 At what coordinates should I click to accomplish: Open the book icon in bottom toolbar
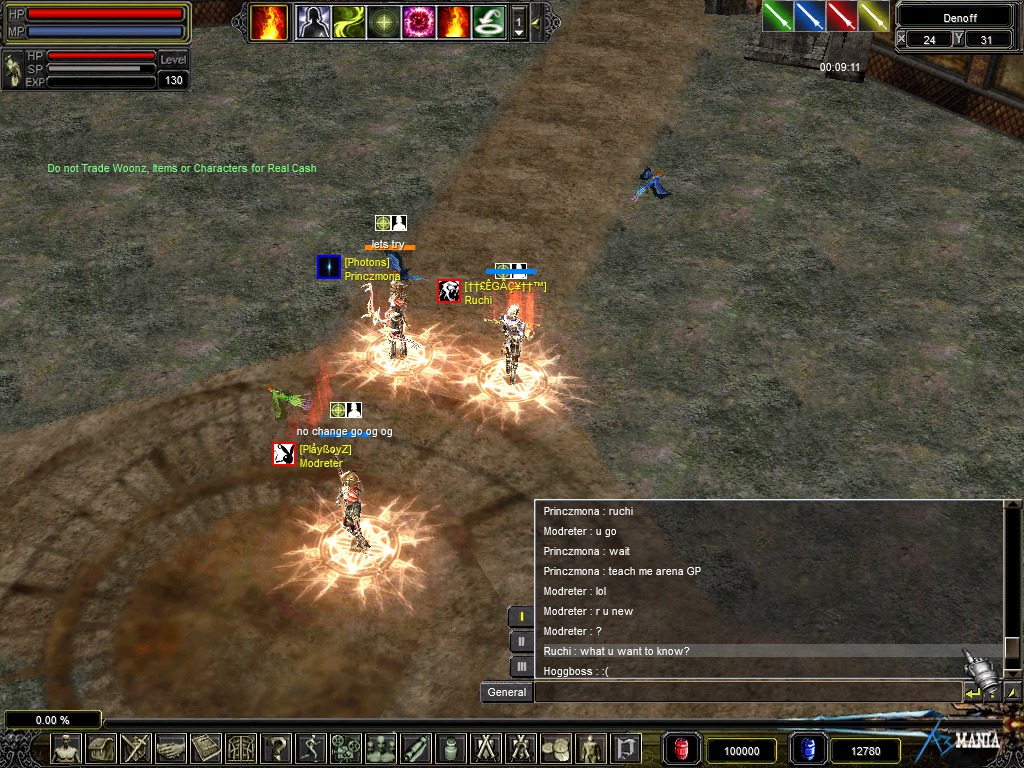coord(207,748)
